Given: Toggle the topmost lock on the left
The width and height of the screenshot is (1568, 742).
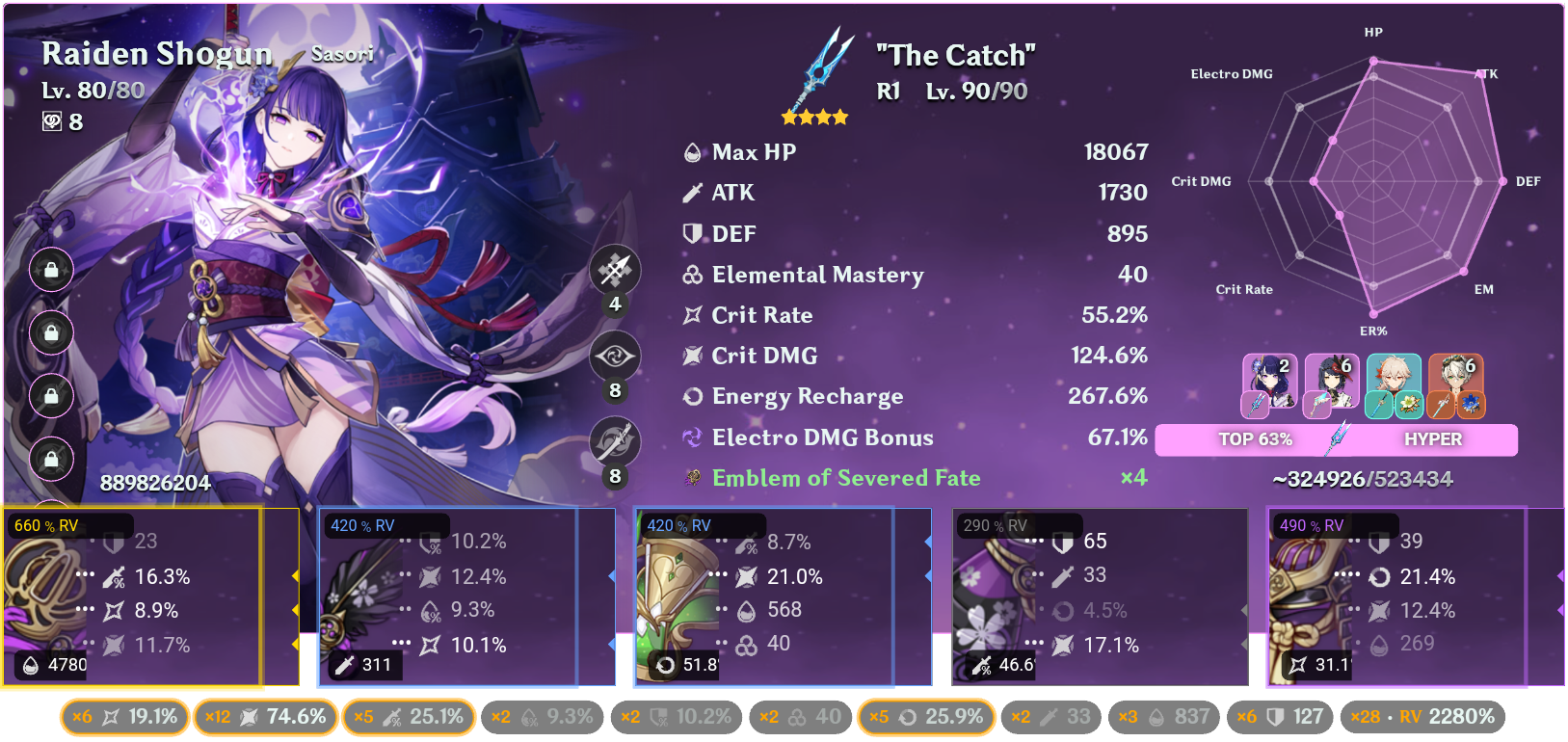Looking at the screenshot, I should point(50,271).
